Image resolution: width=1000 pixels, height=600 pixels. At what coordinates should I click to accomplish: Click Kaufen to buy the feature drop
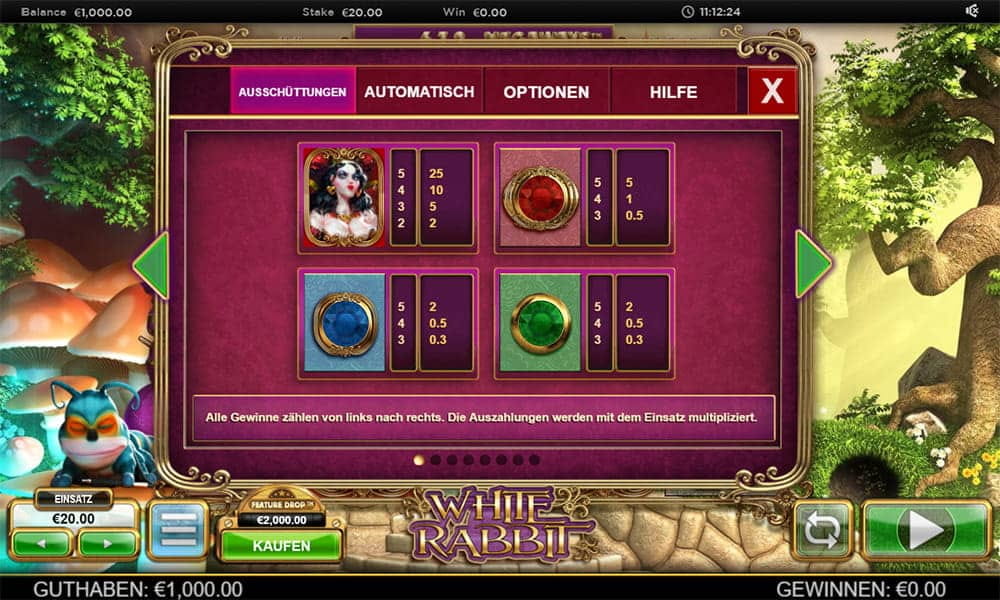(281, 546)
